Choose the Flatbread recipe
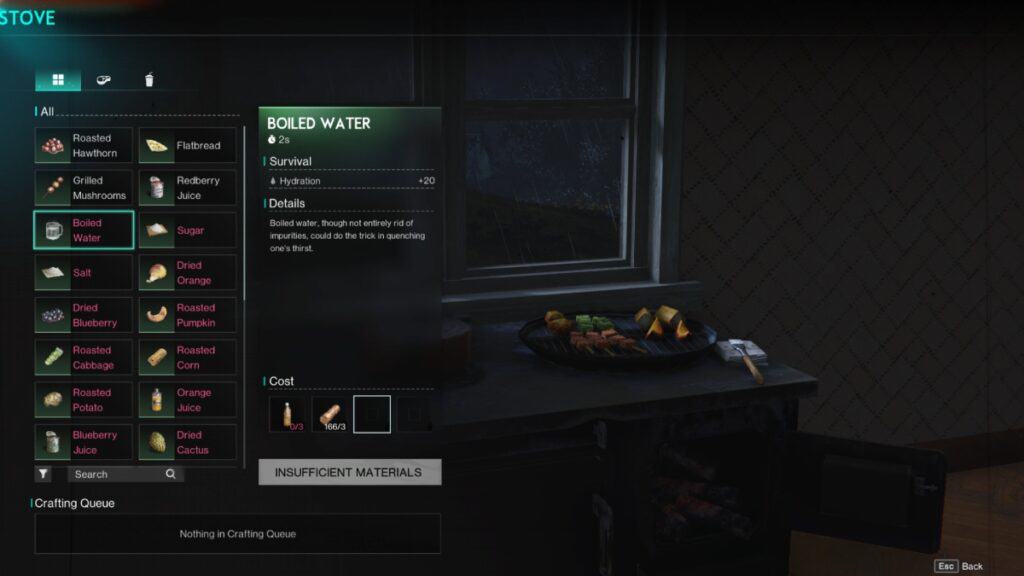 (188, 146)
